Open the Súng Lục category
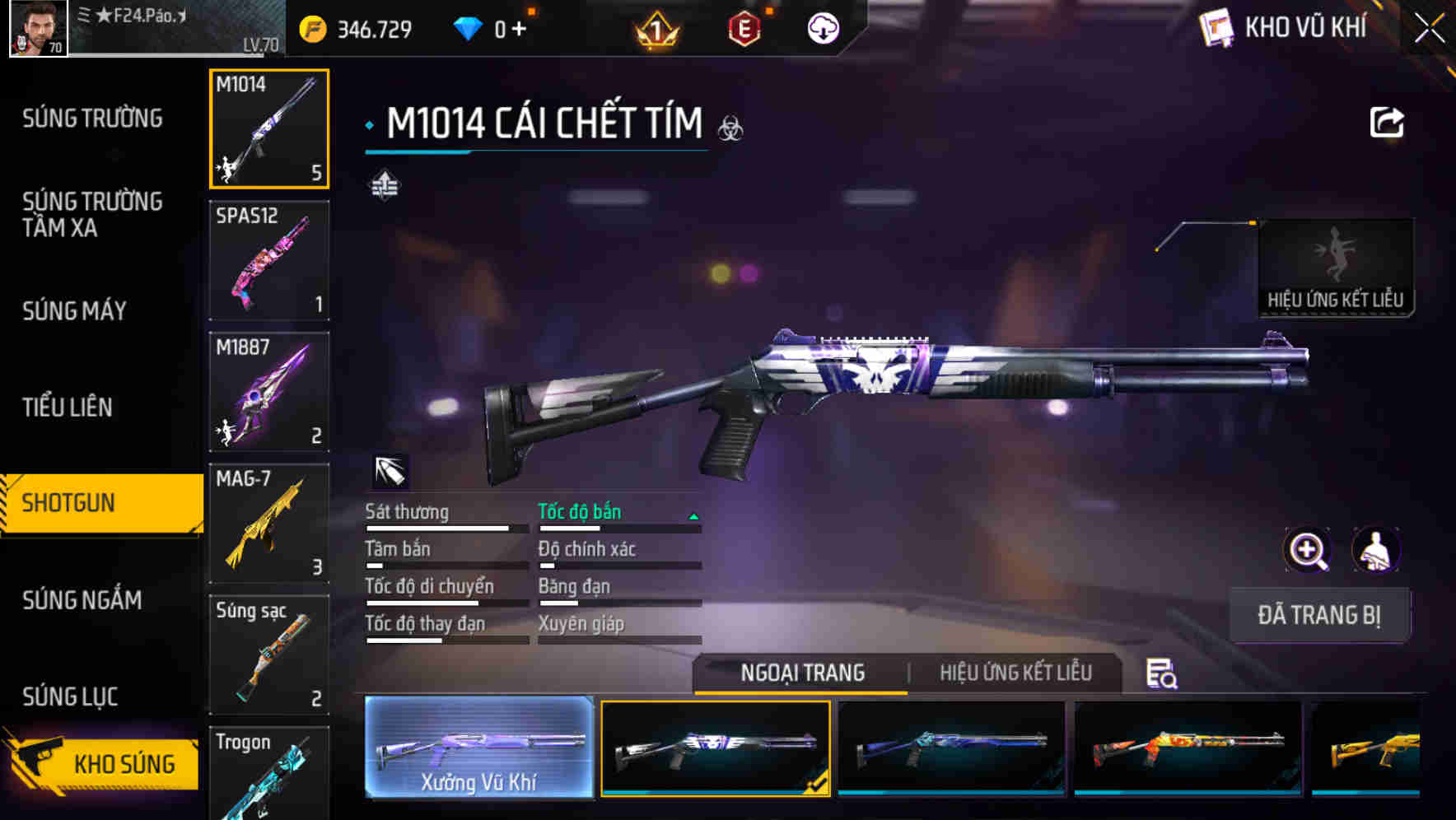Screen dimensions: 1456x820 tap(70, 697)
